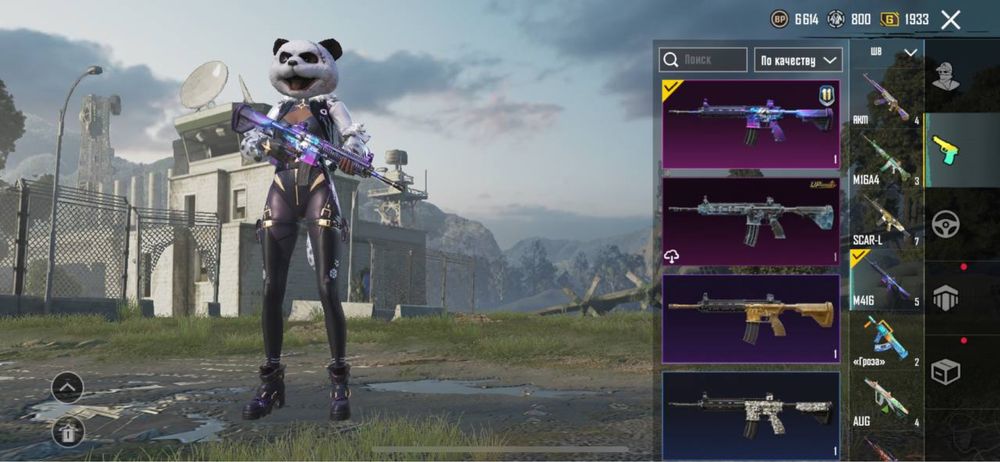1000x462 pixels.
Task: Open the steering wheel vehicles tab
Action: [x=946, y=224]
